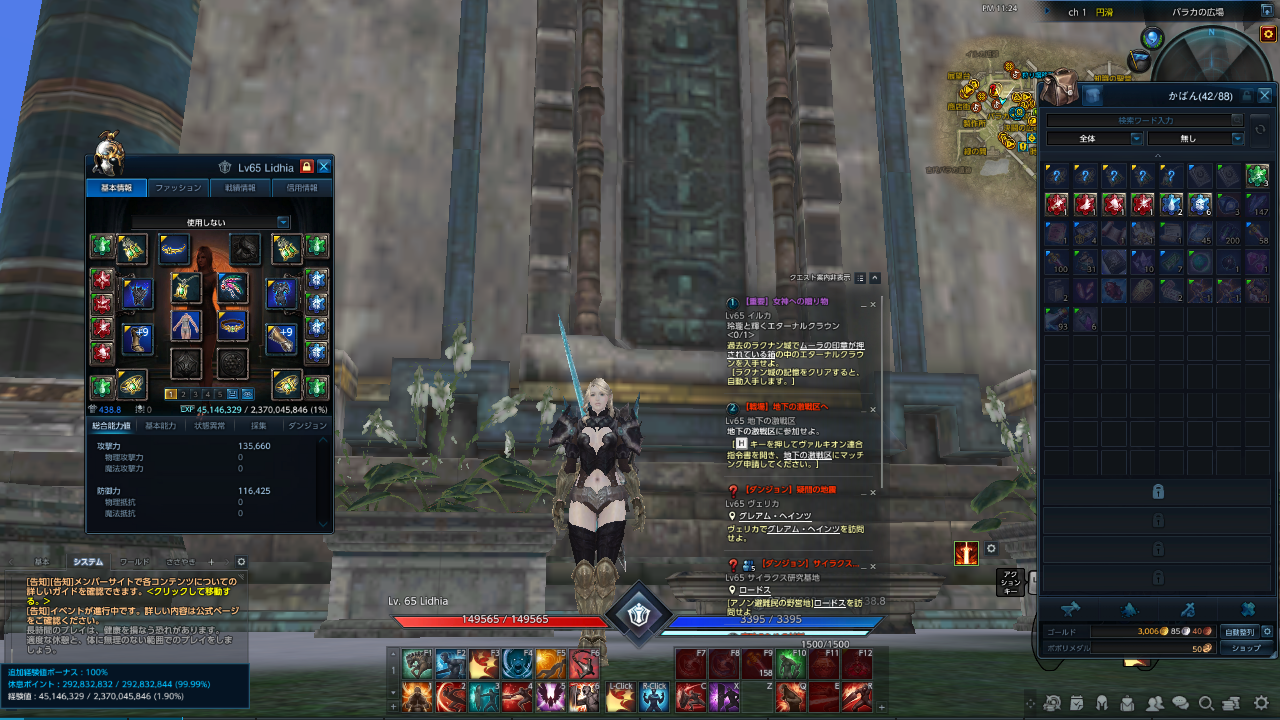The image size is (1280, 720).
Task: Click the inventory sort refresh icon beside search
Action: click(x=1261, y=128)
